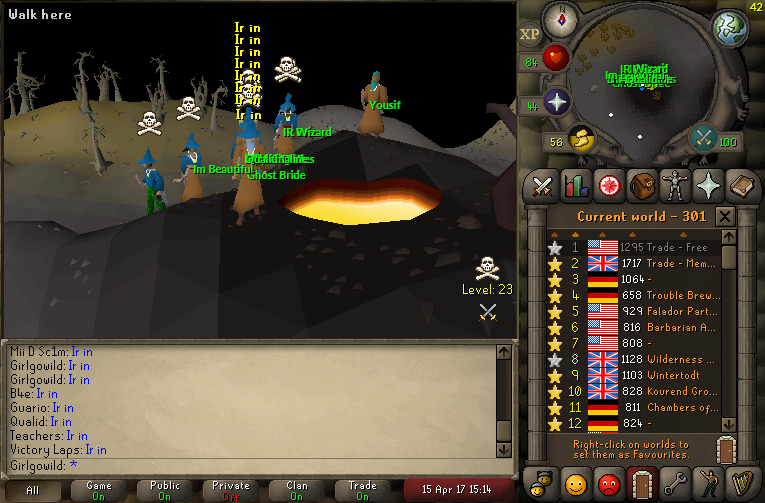This screenshot has width=765, height=503.
Task: Switch to world 2 Trade - Members
Action: click(640, 263)
